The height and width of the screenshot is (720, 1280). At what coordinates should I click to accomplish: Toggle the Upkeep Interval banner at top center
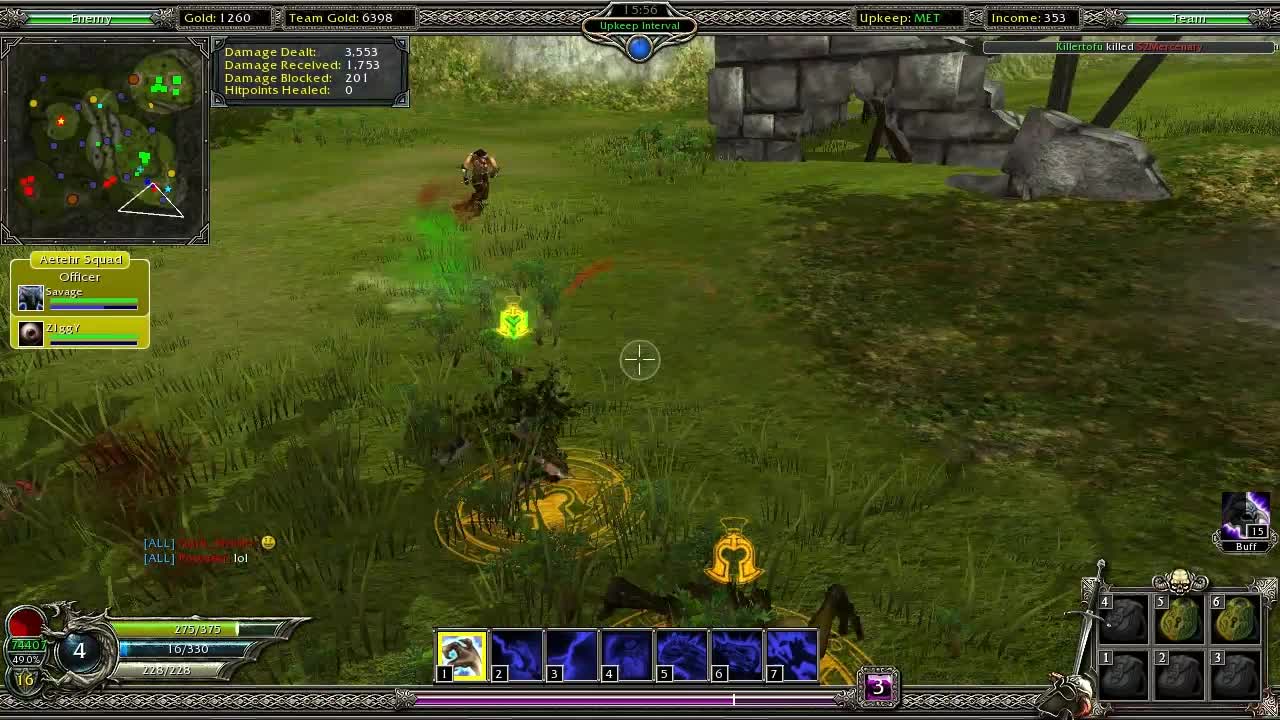[x=639, y=25]
